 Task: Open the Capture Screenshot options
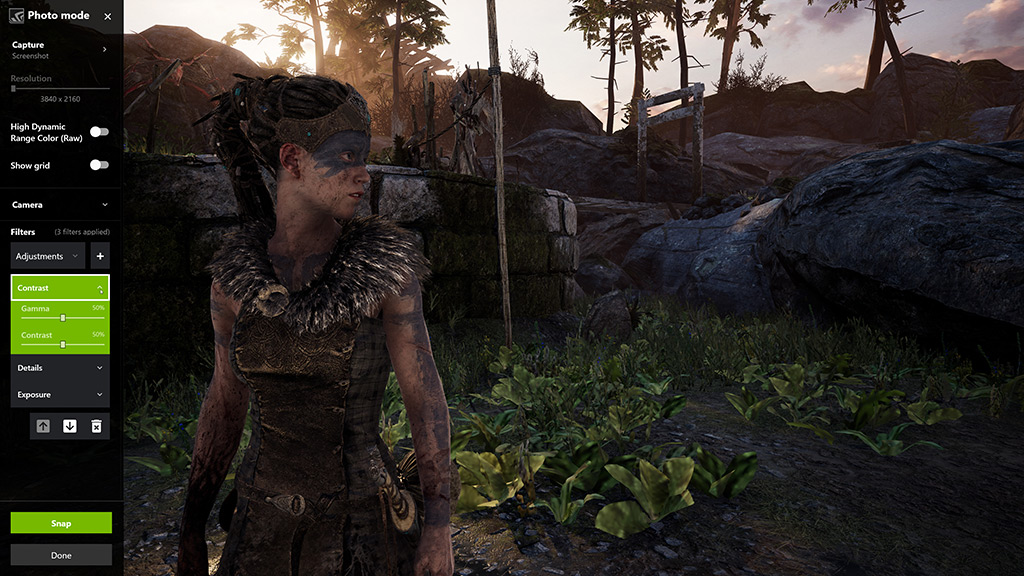[x=104, y=49]
